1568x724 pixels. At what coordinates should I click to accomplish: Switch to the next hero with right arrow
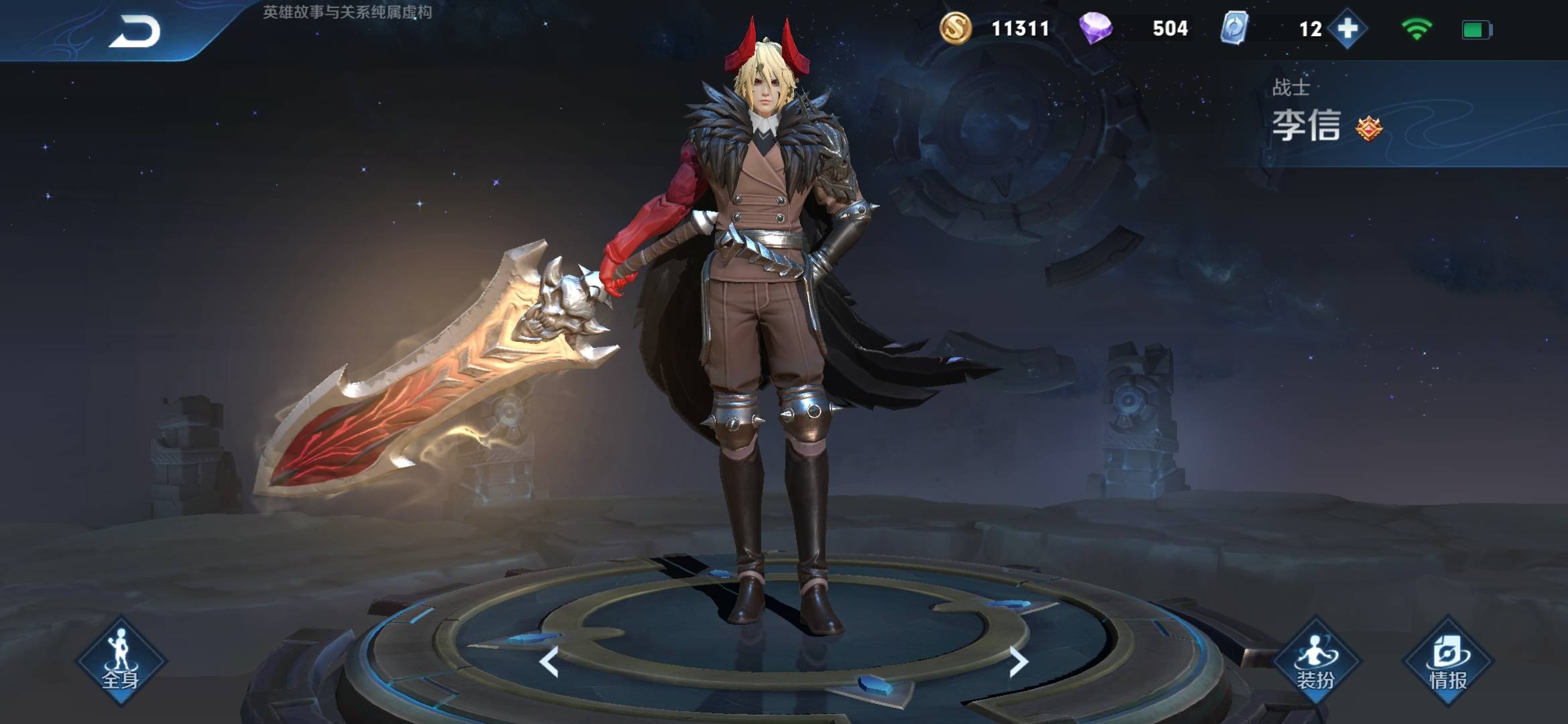pos(1018,662)
